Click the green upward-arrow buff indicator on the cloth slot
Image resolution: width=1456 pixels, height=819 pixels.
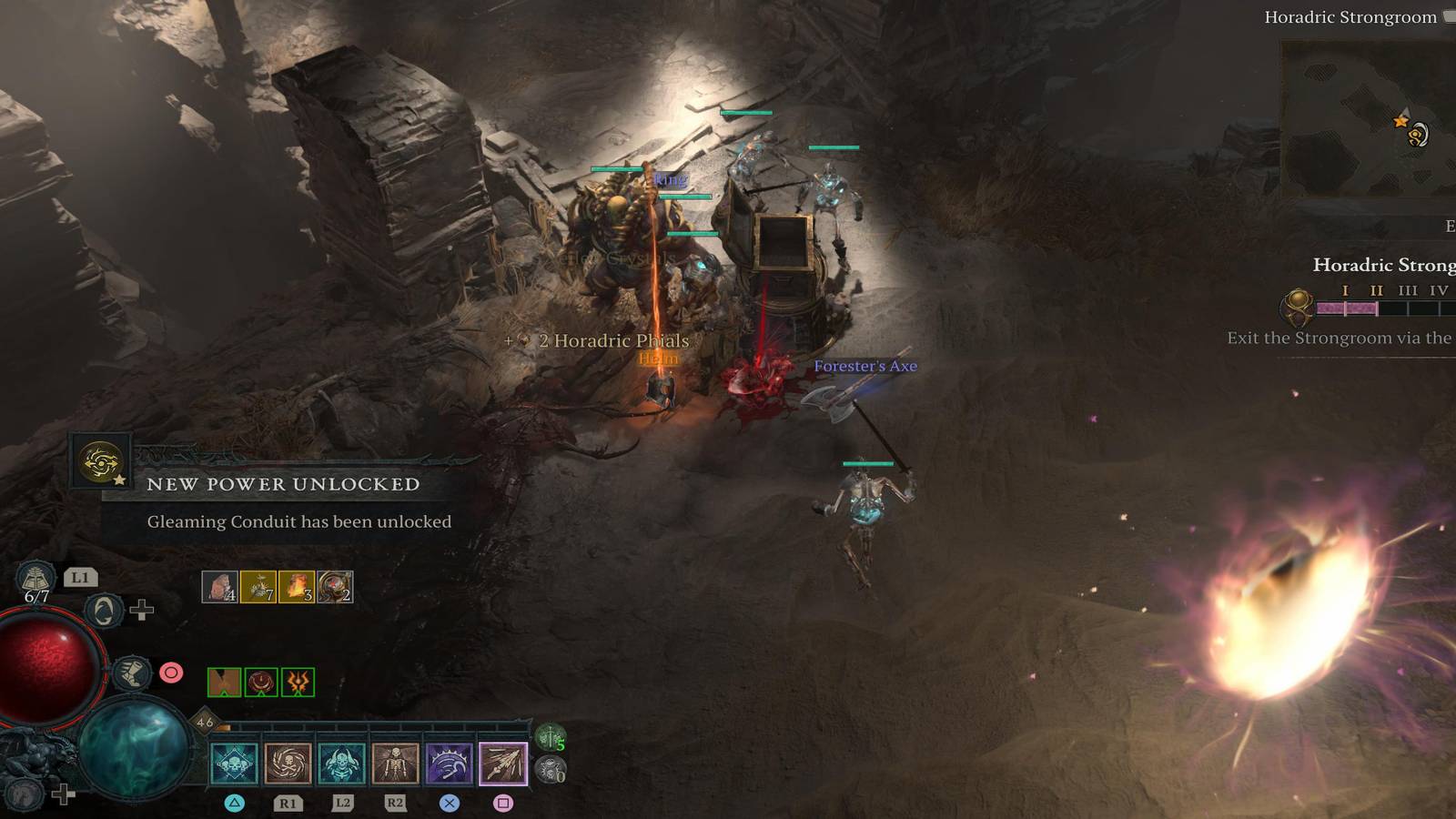coord(224,682)
